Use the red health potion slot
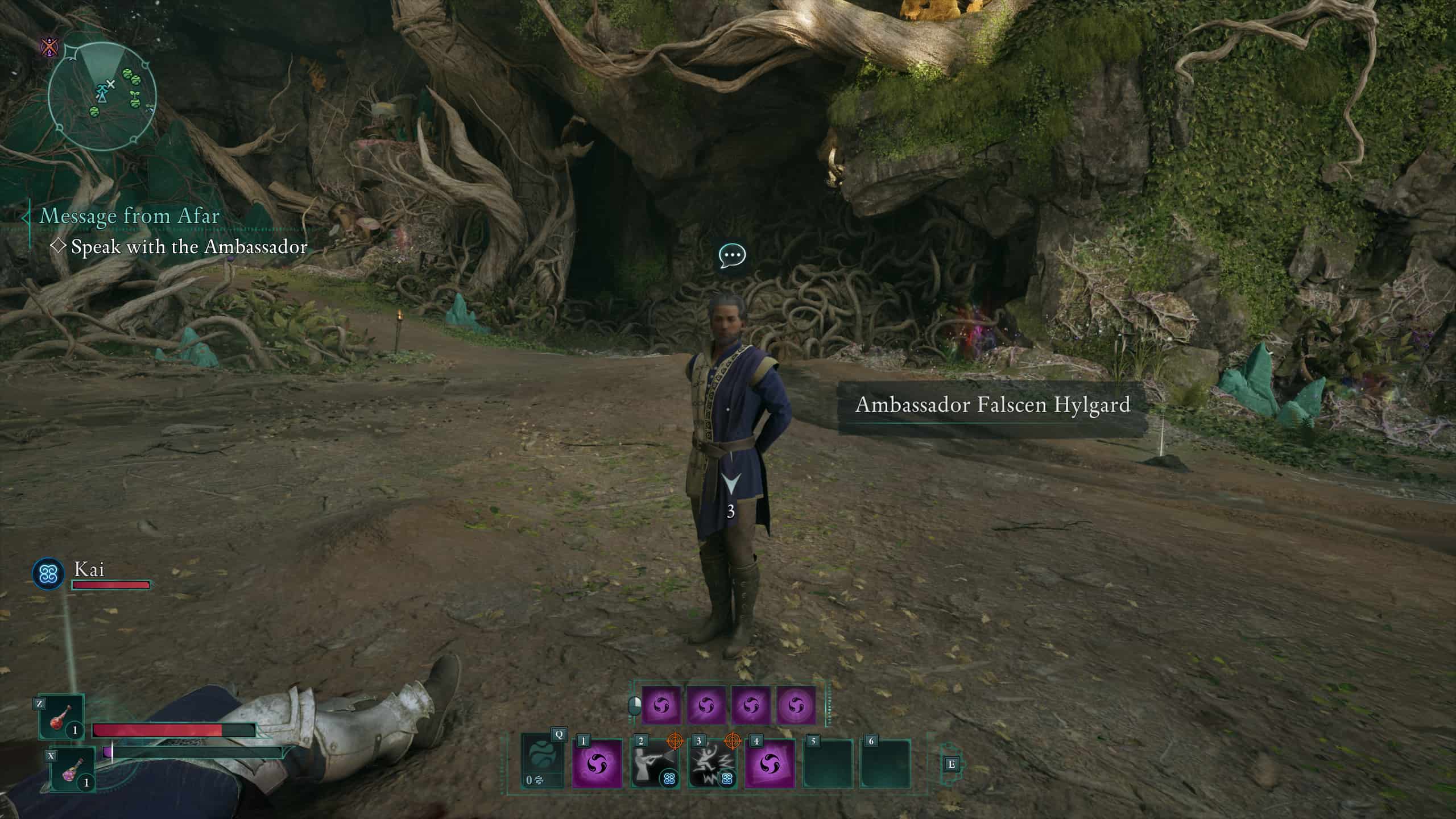This screenshot has height=819, width=1456. pyautogui.click(x=61, y=718)
